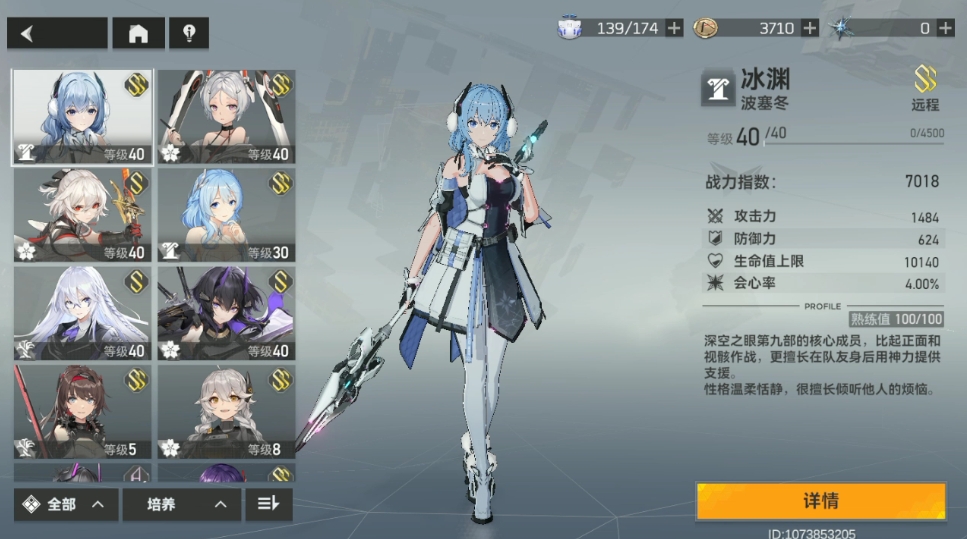967x539 pixels.
Task: Return to the home screen
Action: click(x=138, y=33)
